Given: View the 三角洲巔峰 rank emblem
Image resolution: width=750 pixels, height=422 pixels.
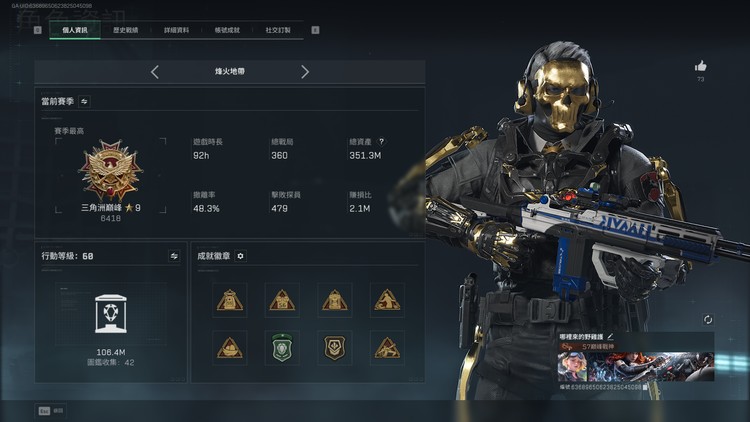Looking at the screenshot, I should click(110, 172).
